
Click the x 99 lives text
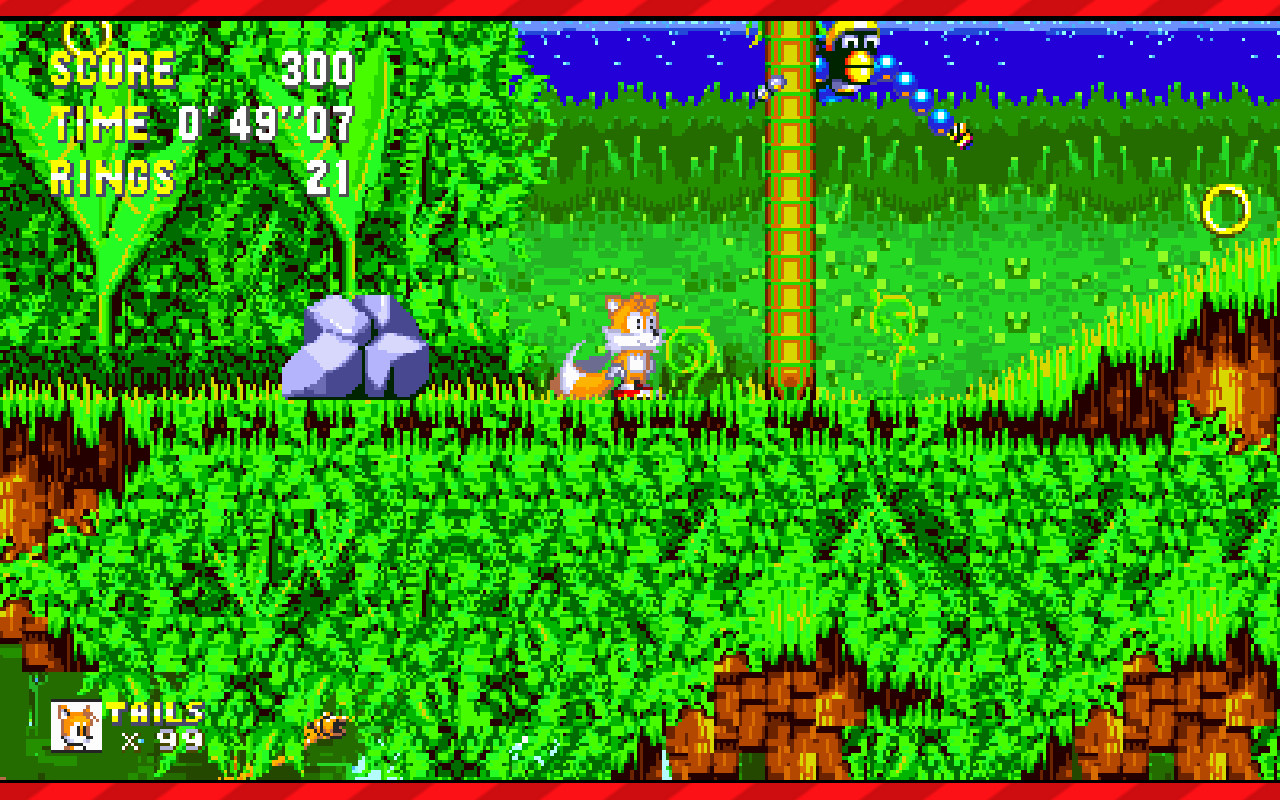[160, 740]
